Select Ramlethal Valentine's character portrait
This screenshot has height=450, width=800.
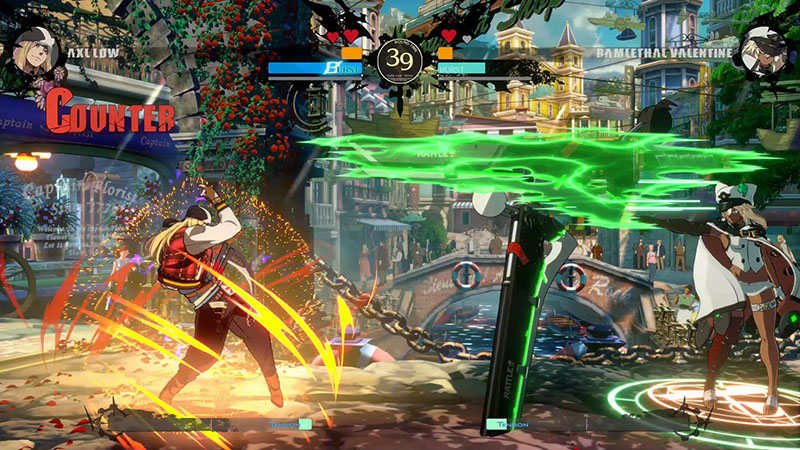coord(765,52)
